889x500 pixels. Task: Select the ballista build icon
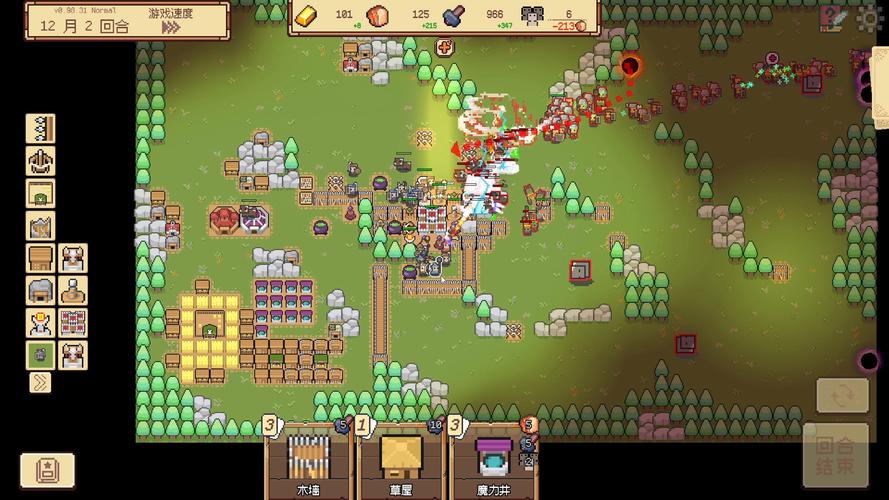point(41,161)
